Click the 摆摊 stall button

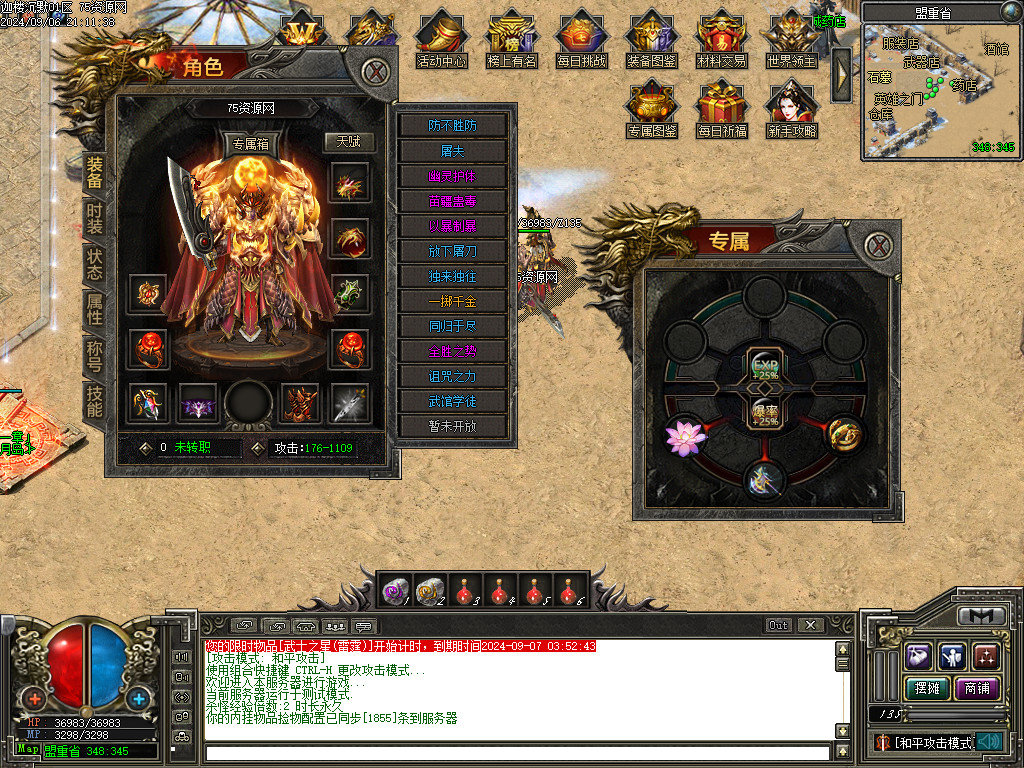(926, 688)
